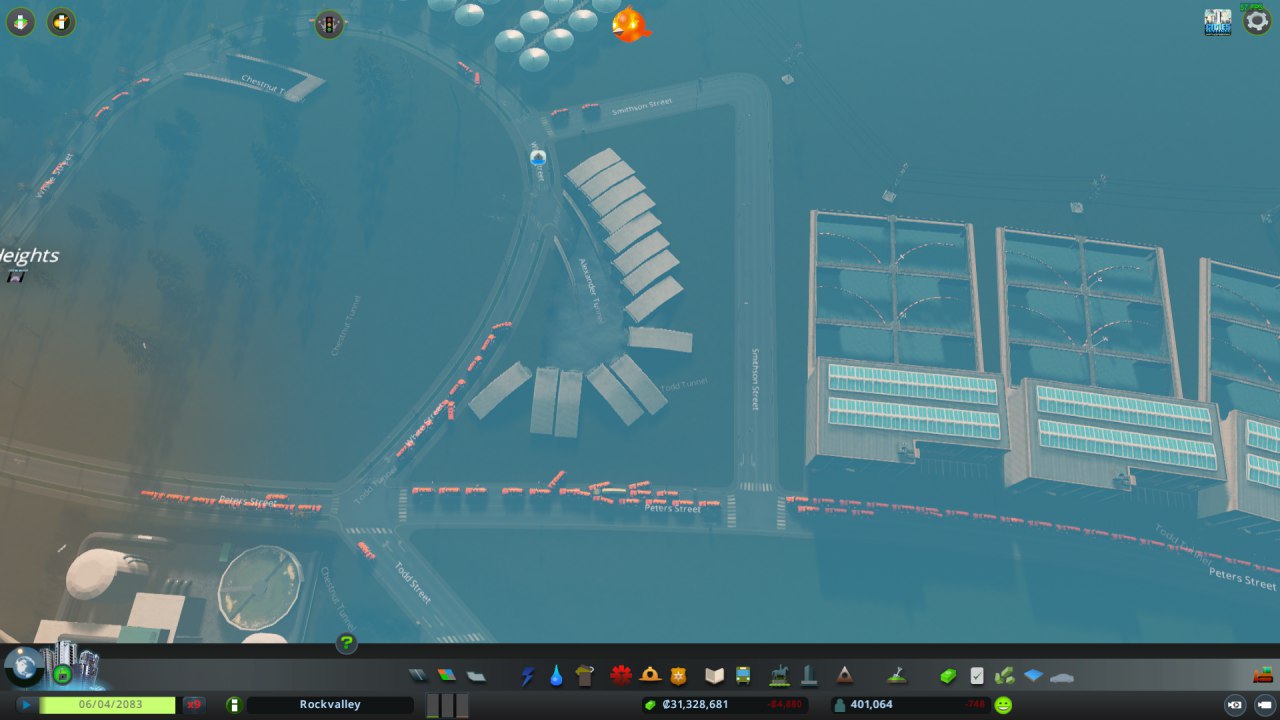
Task: Open the Water and Sewage menu
Action: point(556,676)
